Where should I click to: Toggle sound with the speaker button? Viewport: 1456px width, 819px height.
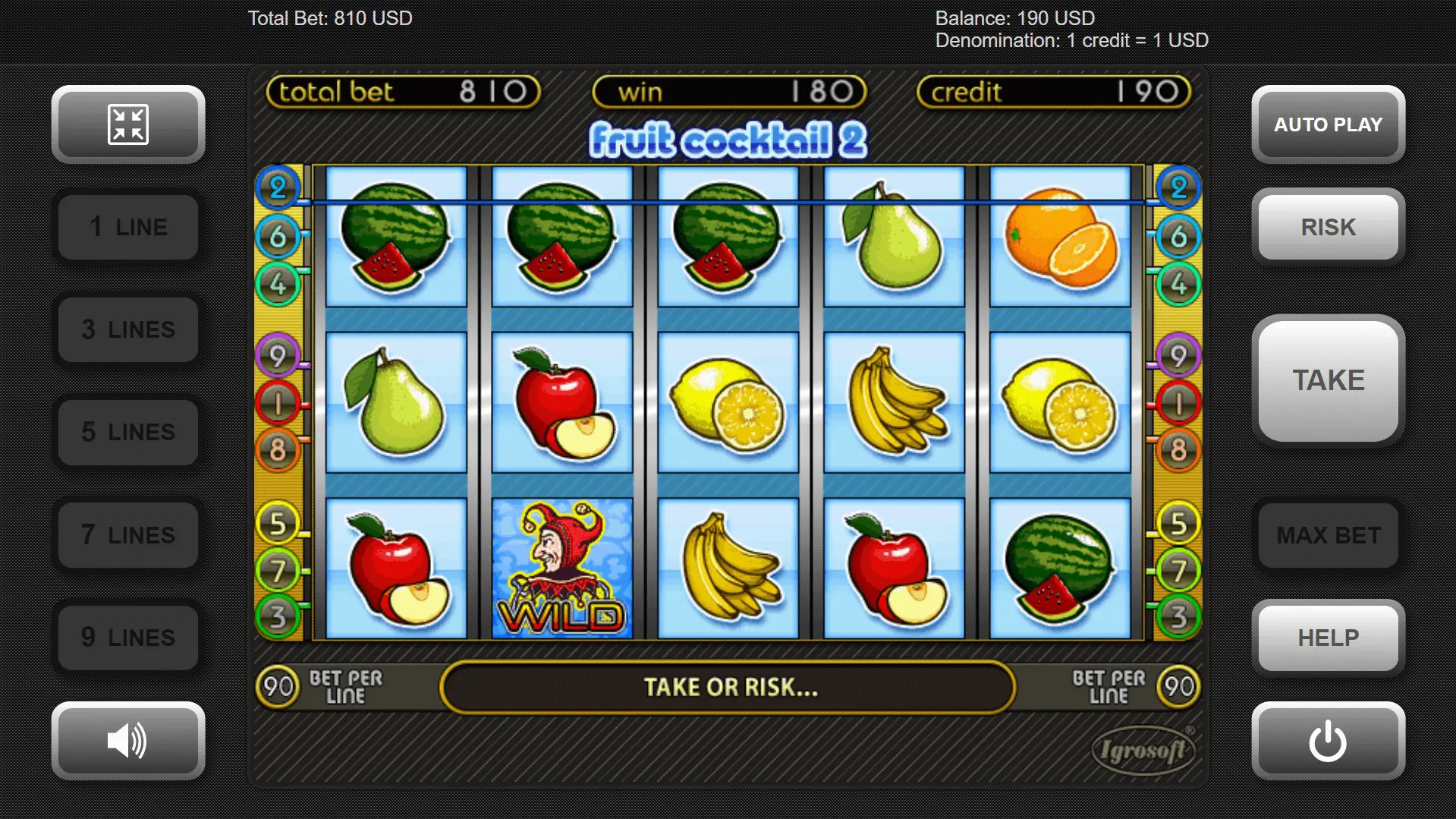(x=128, y=741)
